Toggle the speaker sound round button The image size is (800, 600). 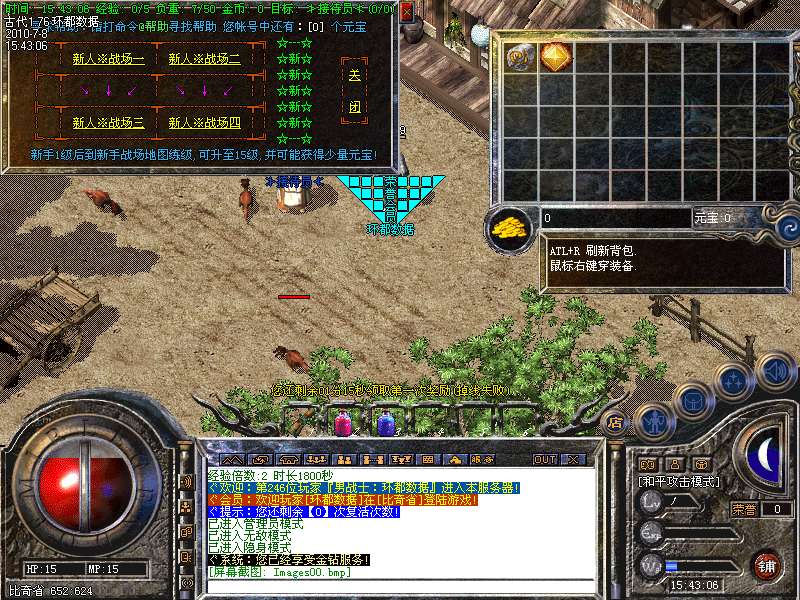[777, 371]
